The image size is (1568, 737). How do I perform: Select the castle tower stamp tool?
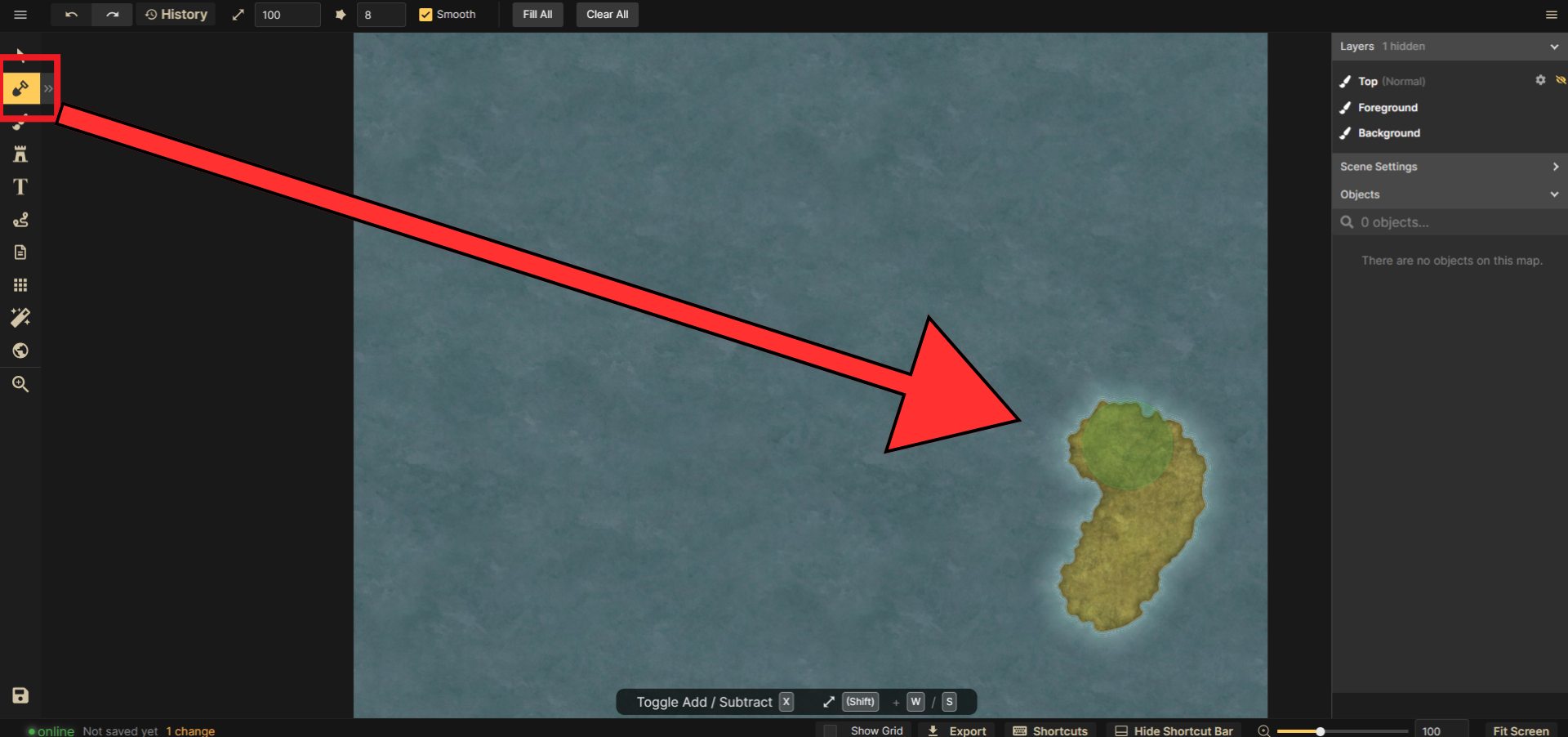click(20, 154)
